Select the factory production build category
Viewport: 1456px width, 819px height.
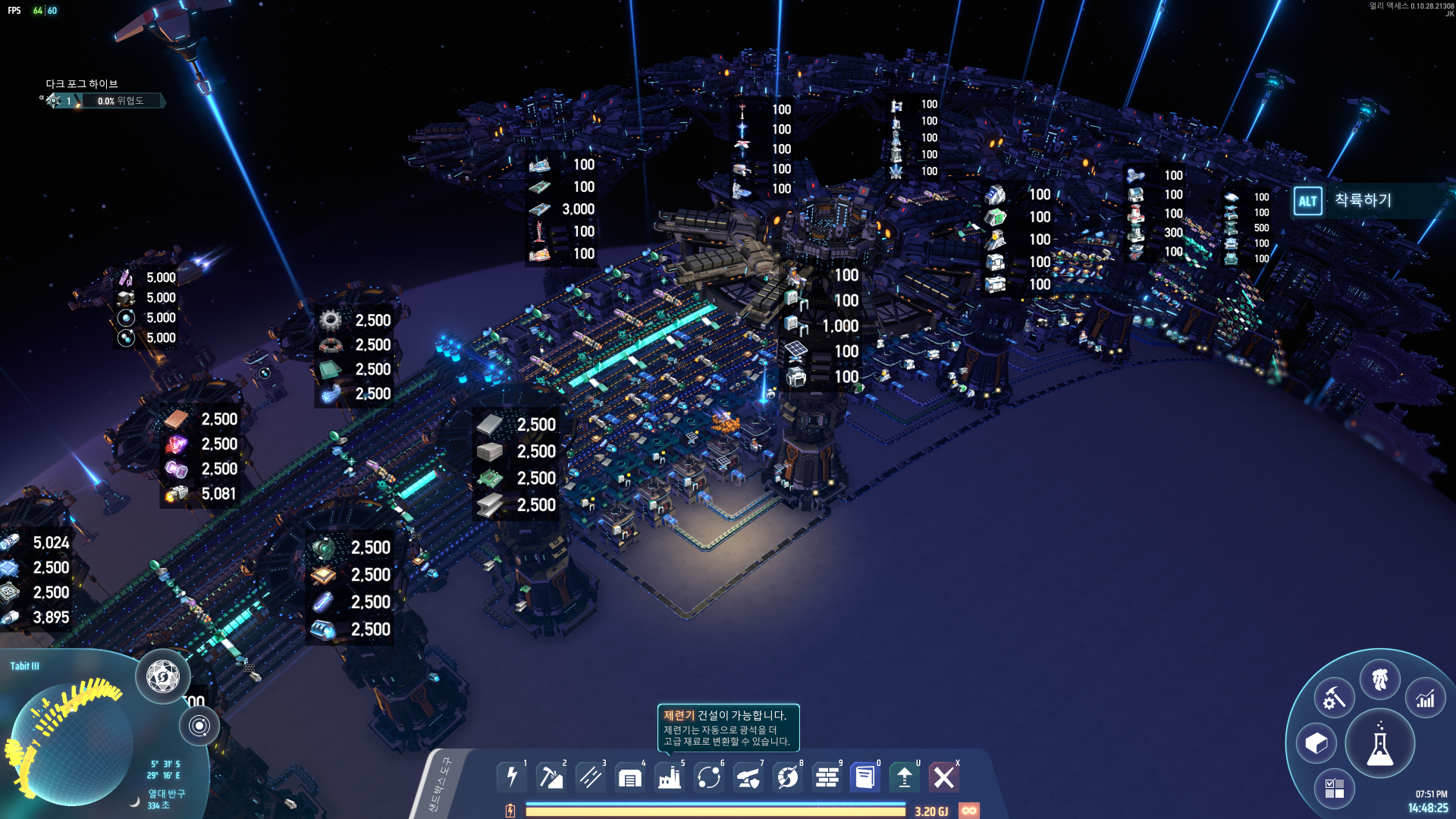(670, 777)
